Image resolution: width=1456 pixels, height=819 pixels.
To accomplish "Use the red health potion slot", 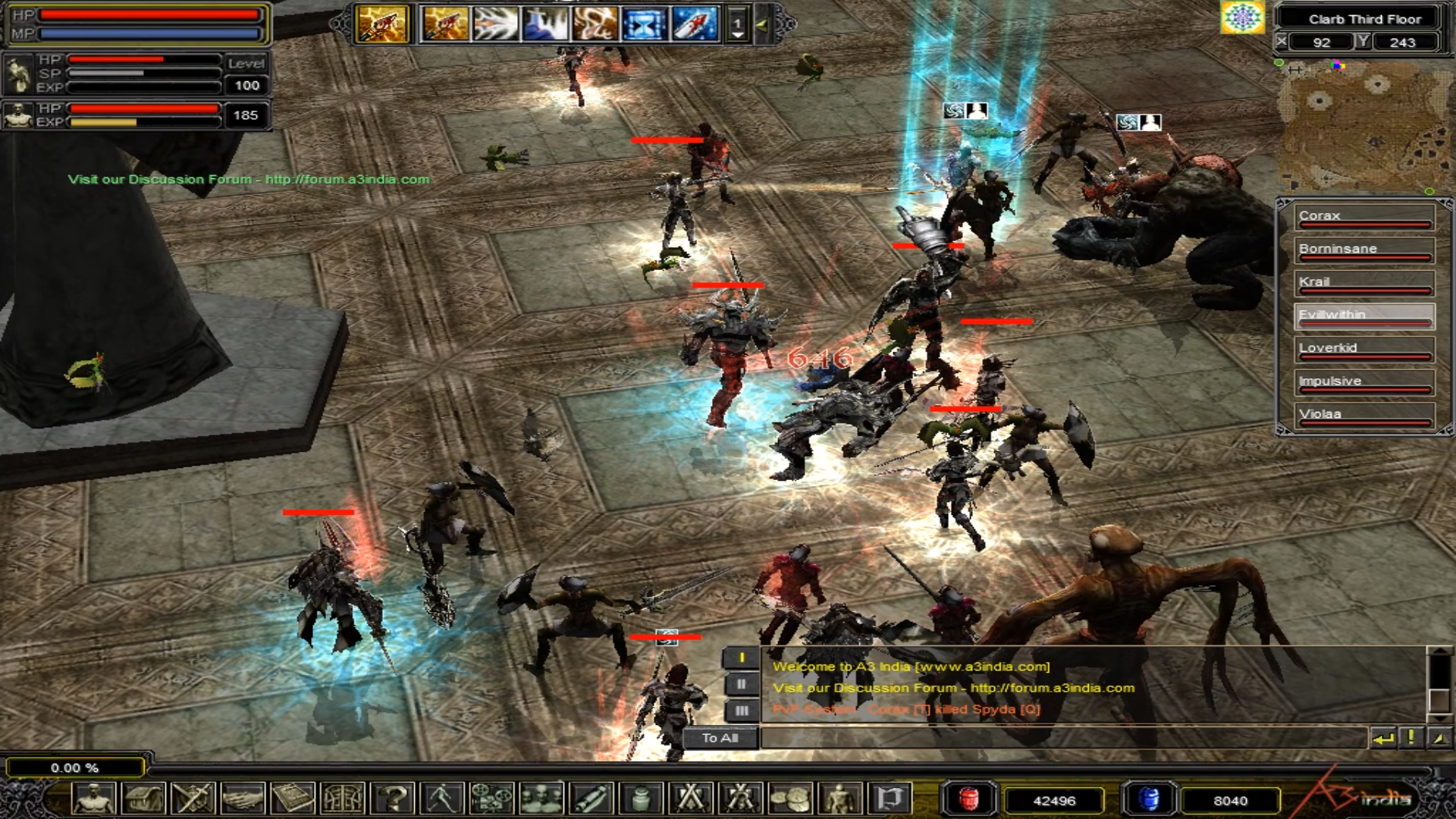I will (968, 799).
